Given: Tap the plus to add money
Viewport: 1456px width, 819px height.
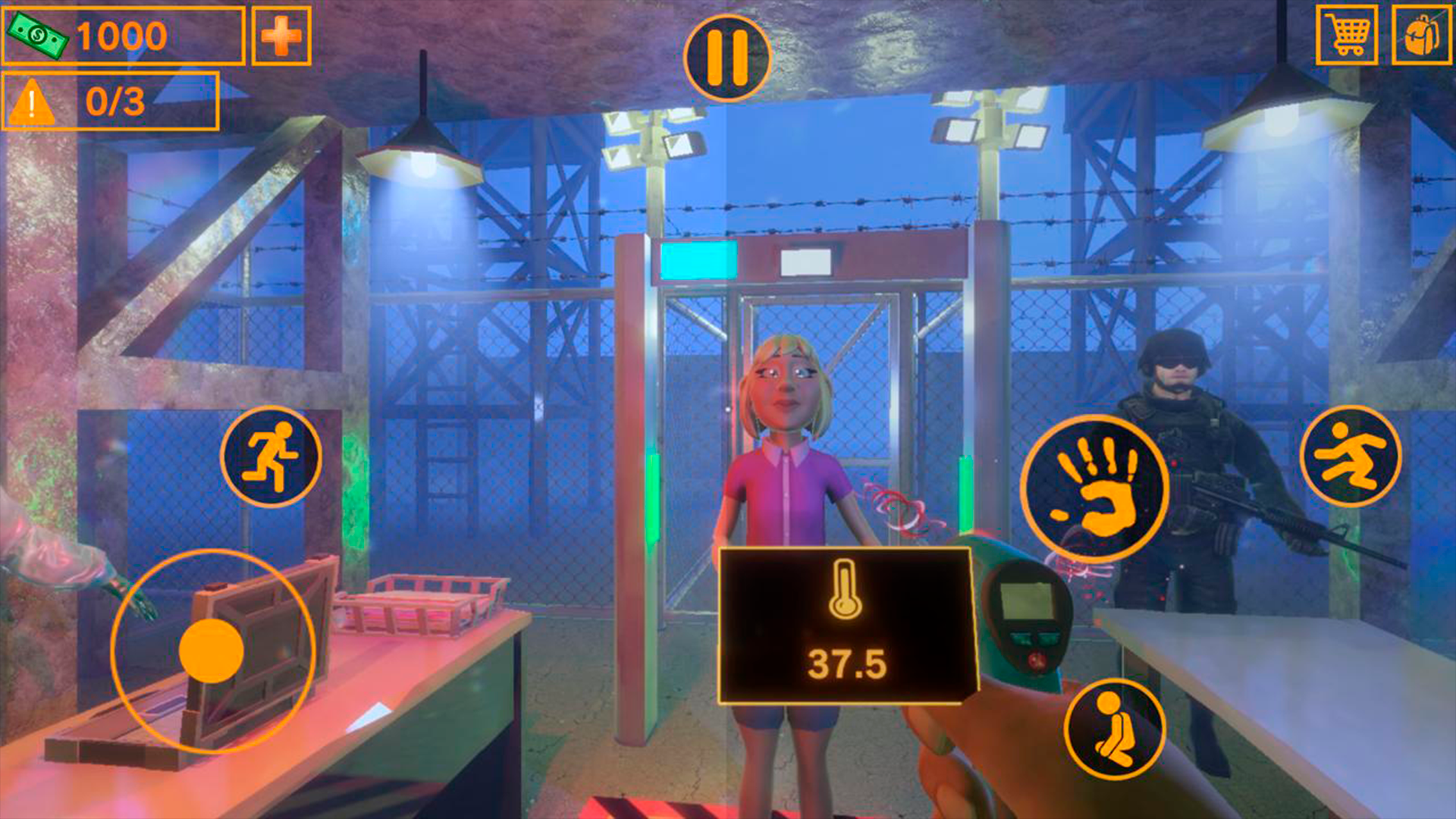Looking at the screenshot, I should [x=281, y=34].
